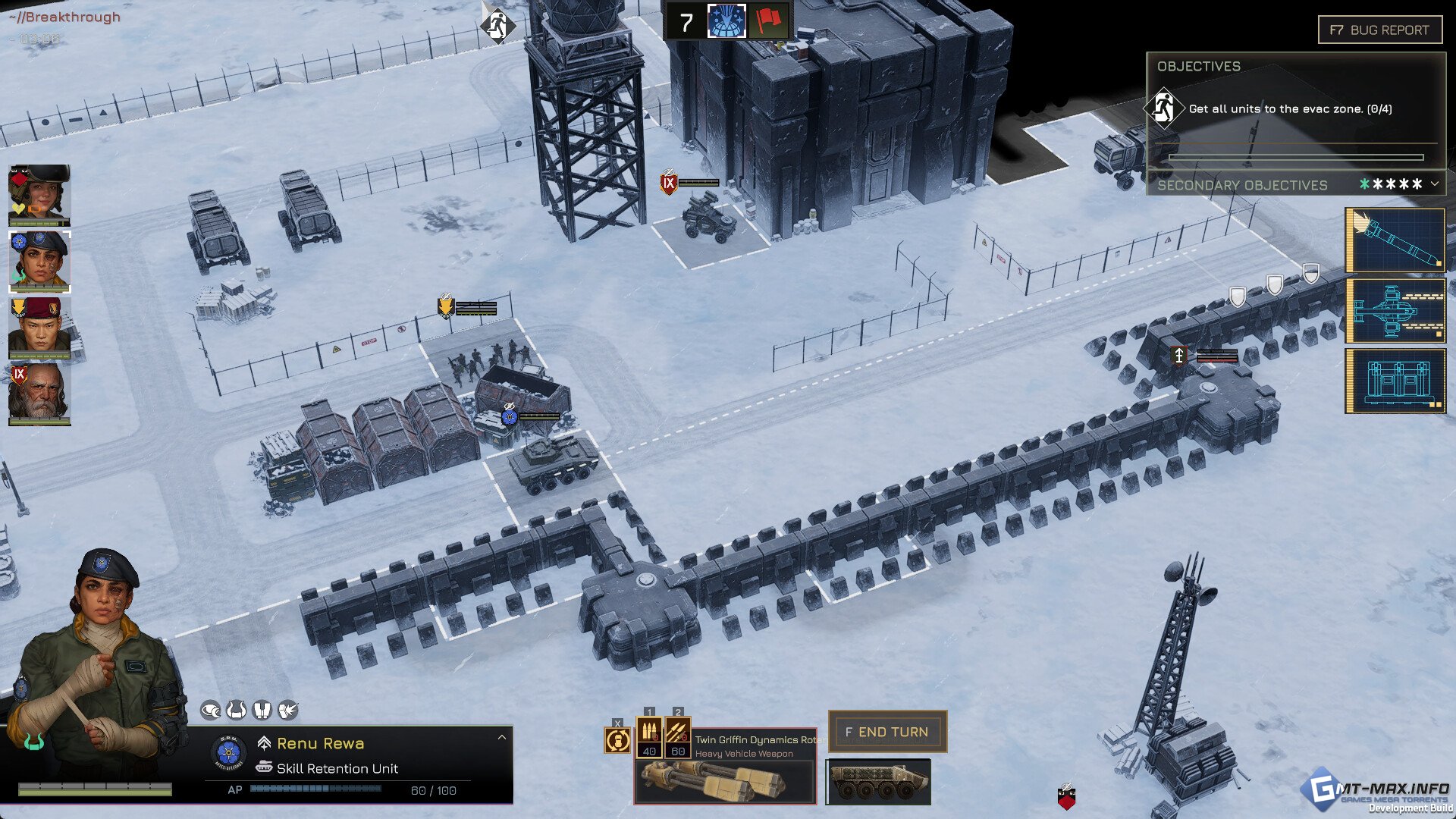Image resolution: width=1456 pixels, height=819 pixels.
Task: Activate the vehicle reload cycle ability
Action: 617,739
